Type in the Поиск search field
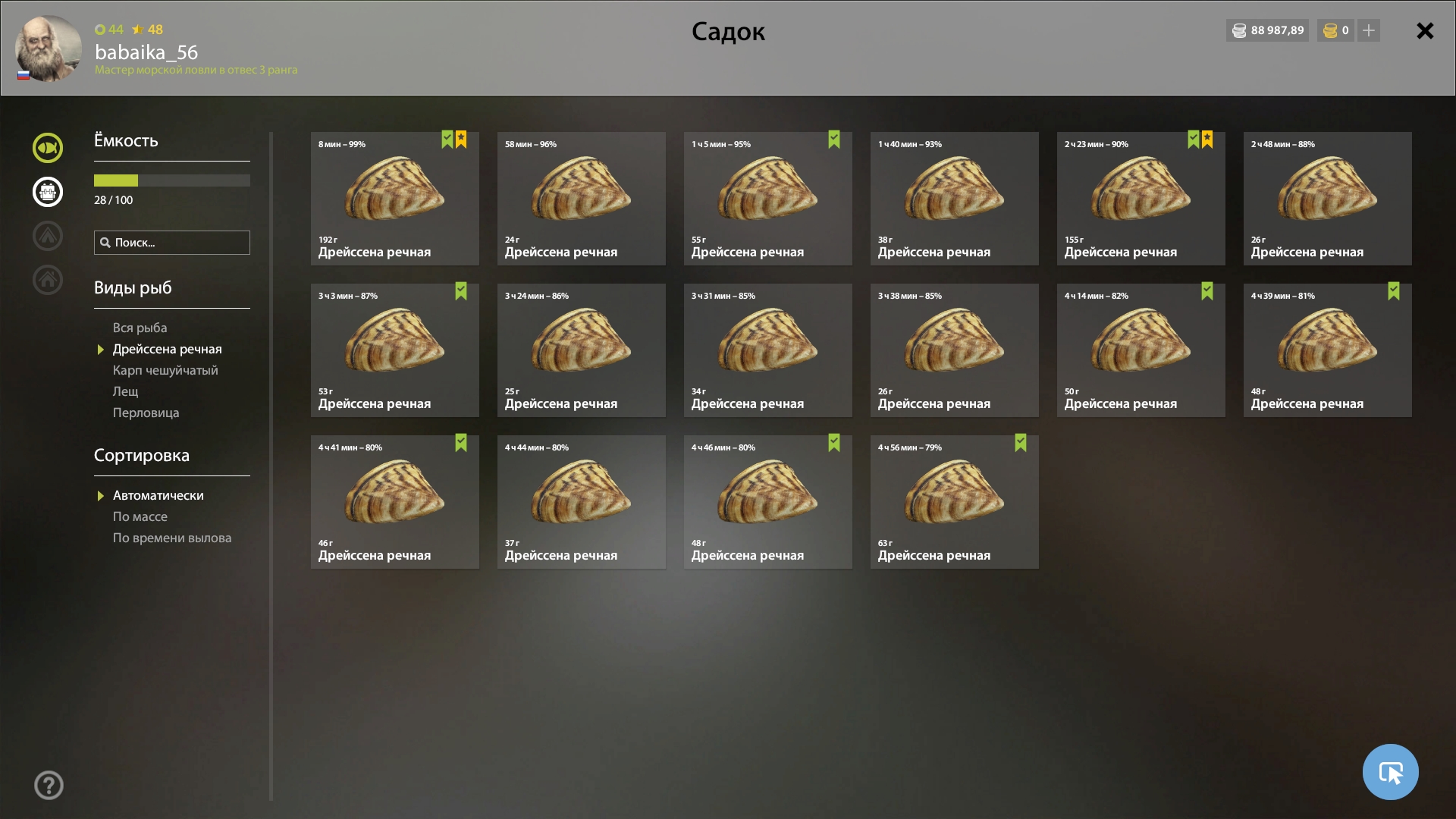The height and width of the screenshot is (819, 1456). [x=179, y=243]
